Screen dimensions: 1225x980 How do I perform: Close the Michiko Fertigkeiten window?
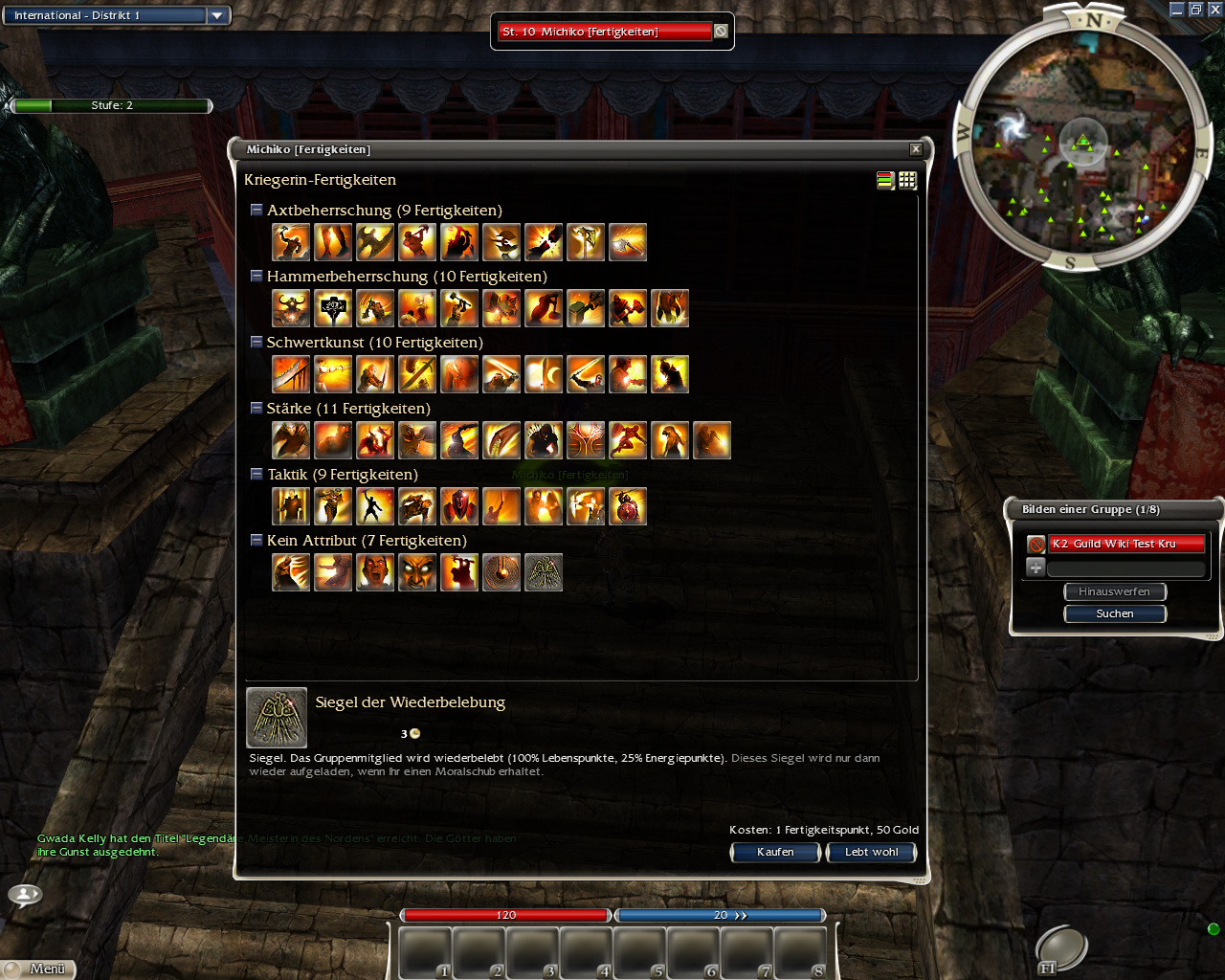coord(916,149)
